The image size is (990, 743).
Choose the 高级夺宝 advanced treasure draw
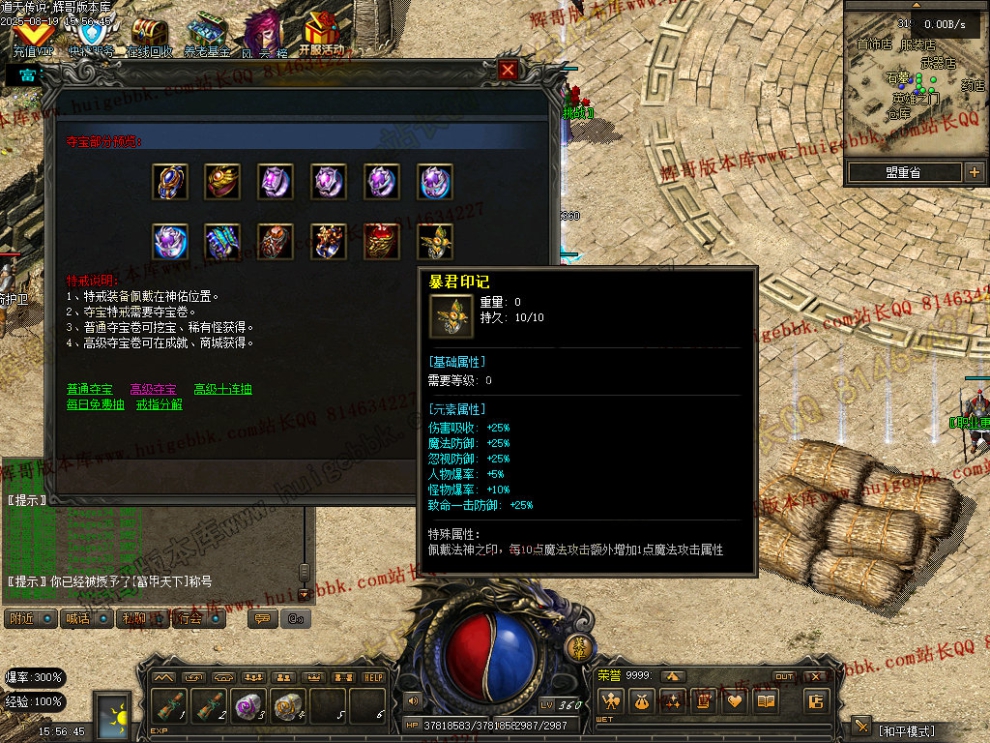pos(153,389)
